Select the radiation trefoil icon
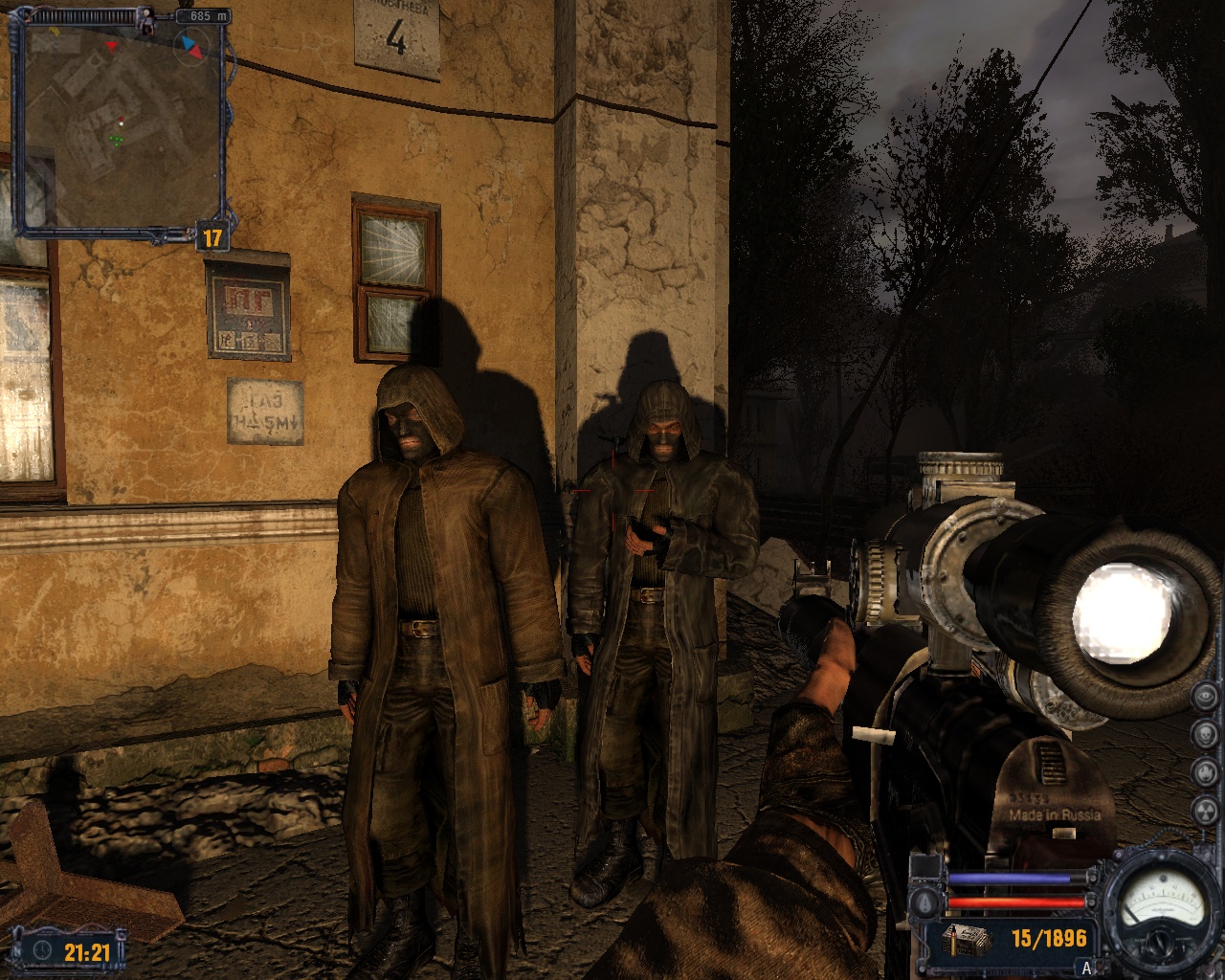 click(x=1204, y=810)
